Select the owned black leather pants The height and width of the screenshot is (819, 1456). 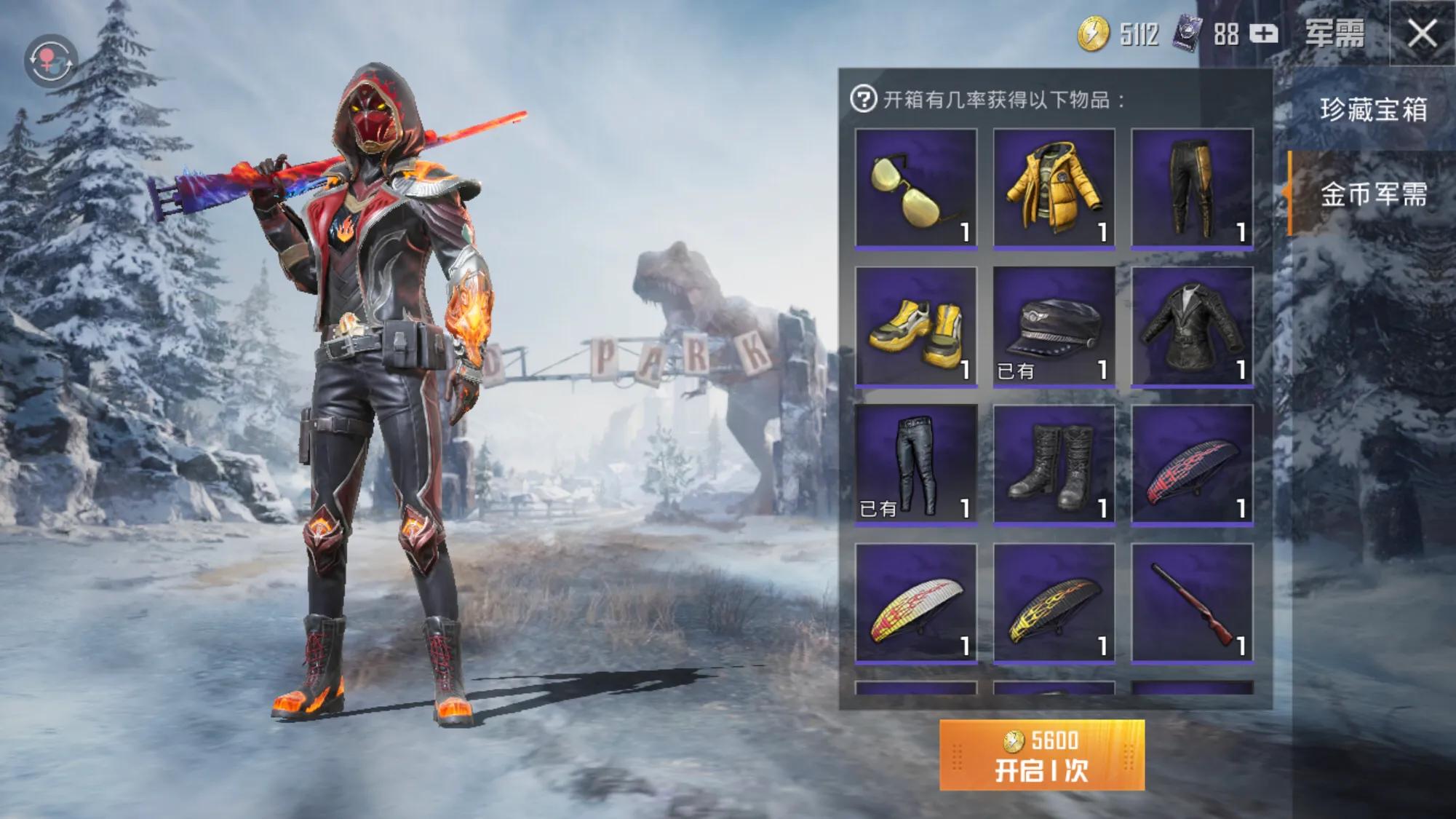(x=915, y=464)
